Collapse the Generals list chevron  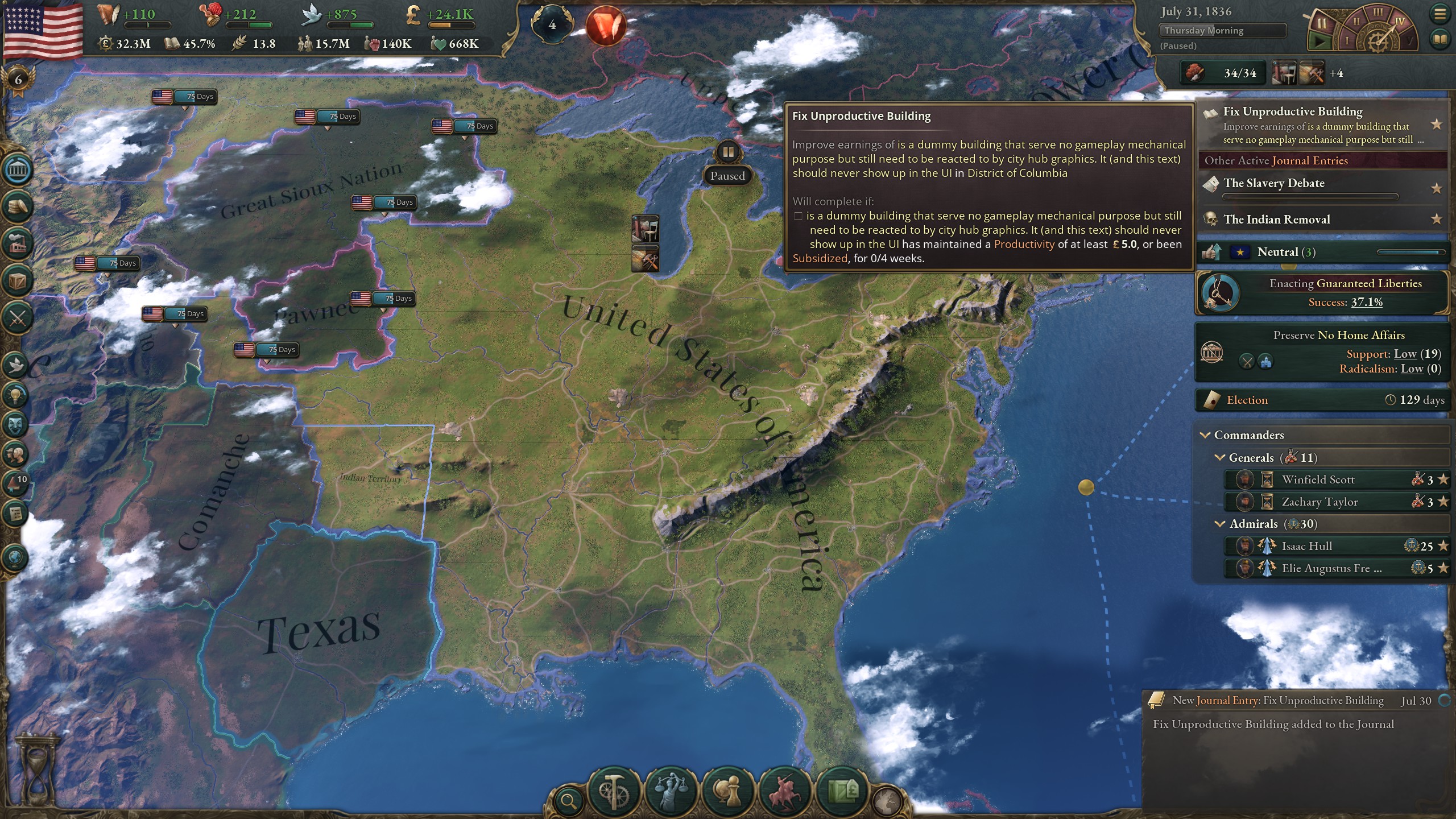point(1219,457)
